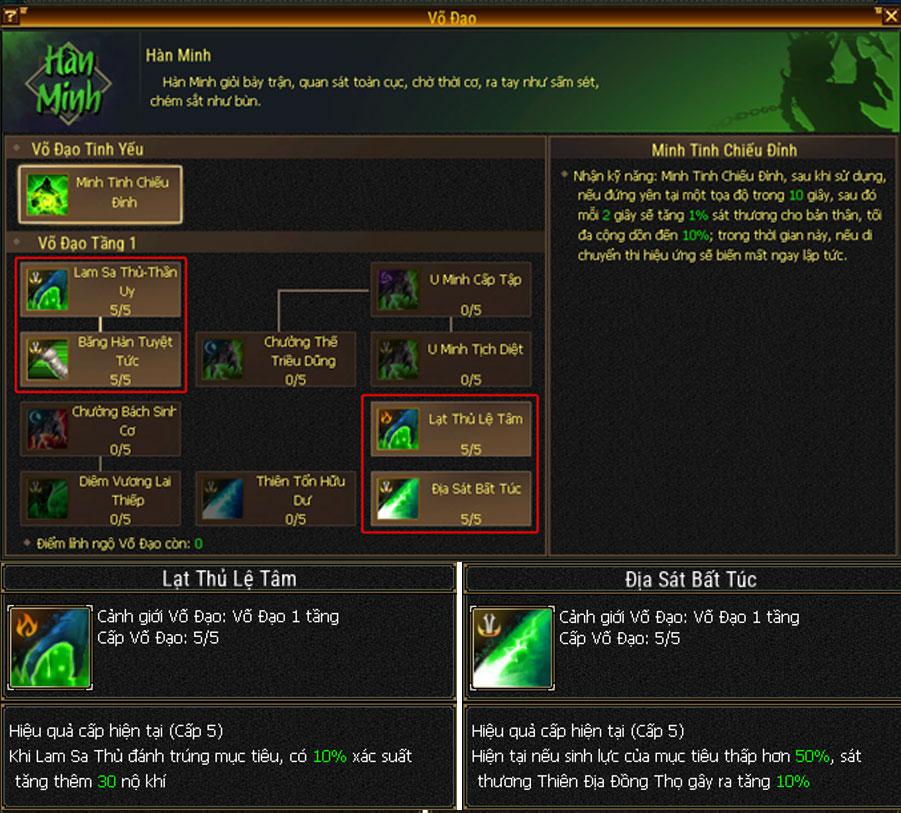Close the Võ Đạo window
The height and width of the screenshot is (813, 901).
tap(891, 15)
